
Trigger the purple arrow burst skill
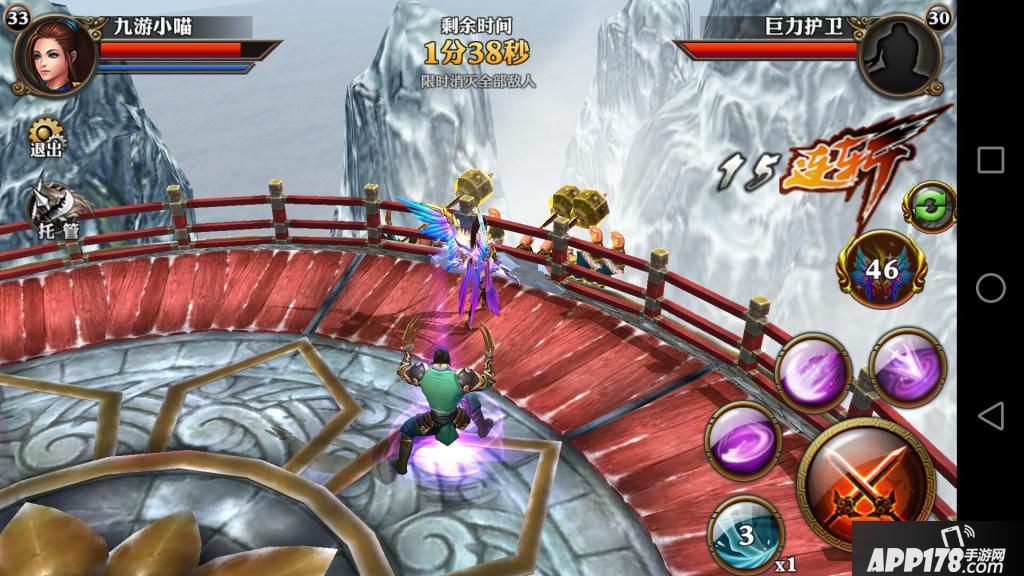point(908,365)
